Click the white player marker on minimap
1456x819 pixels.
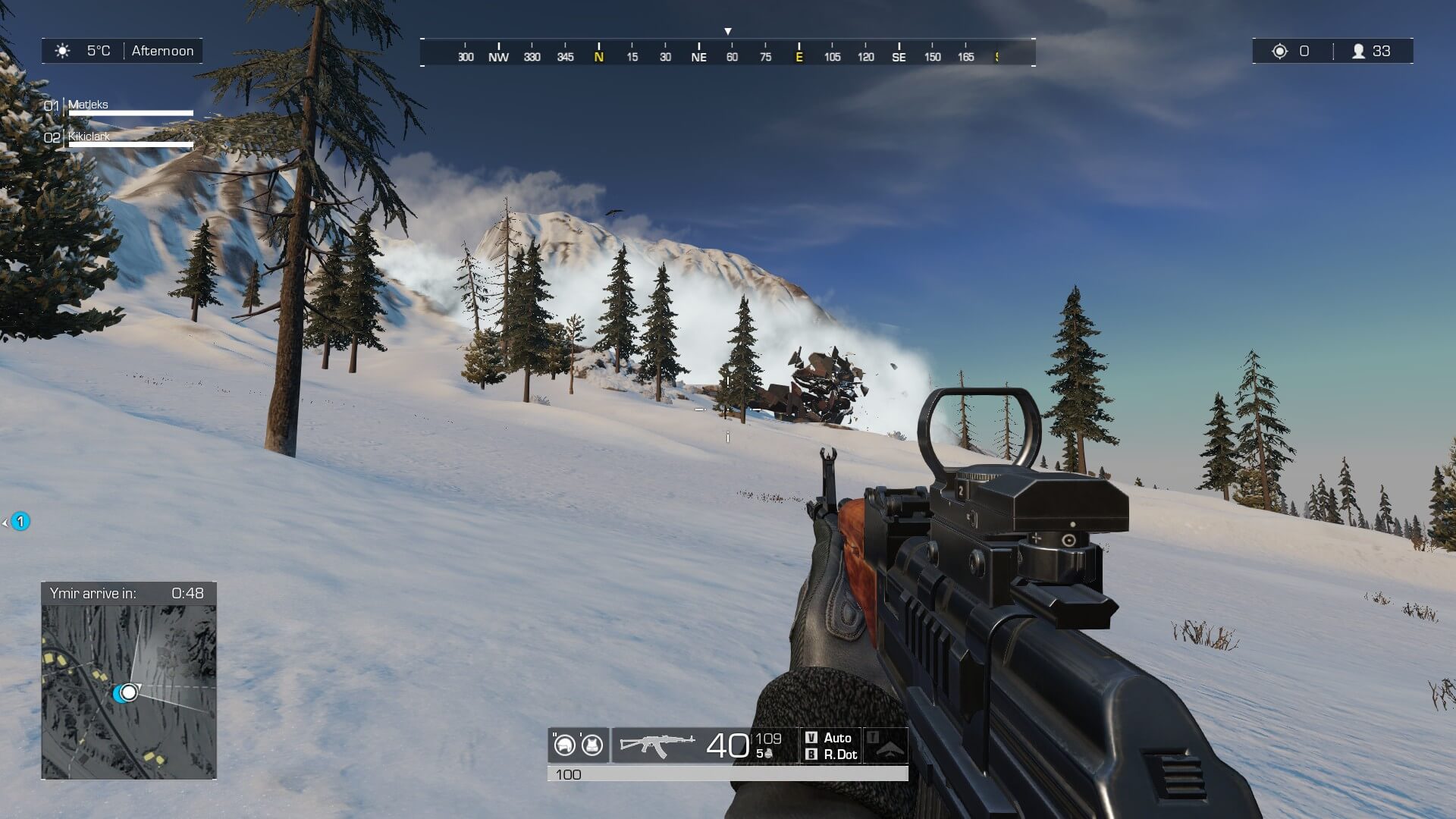[x=130, y=692]
